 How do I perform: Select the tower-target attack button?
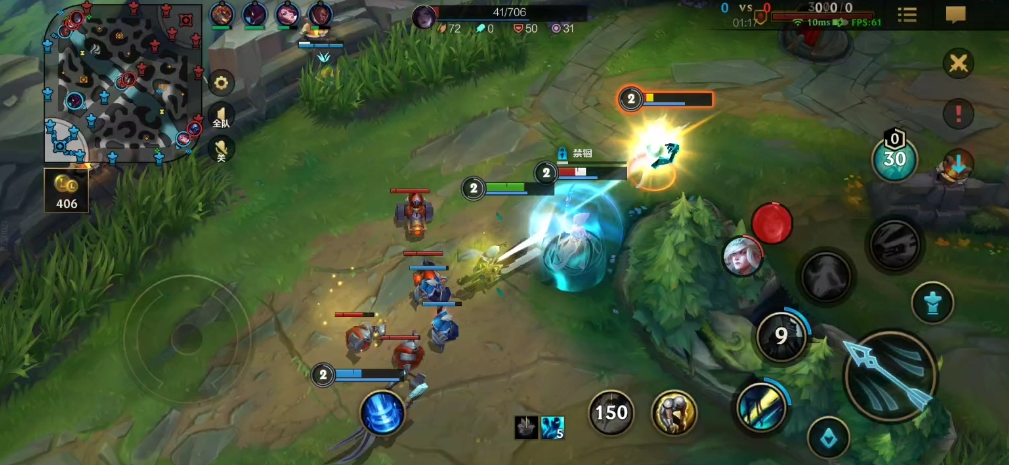(x=932, y=302)
